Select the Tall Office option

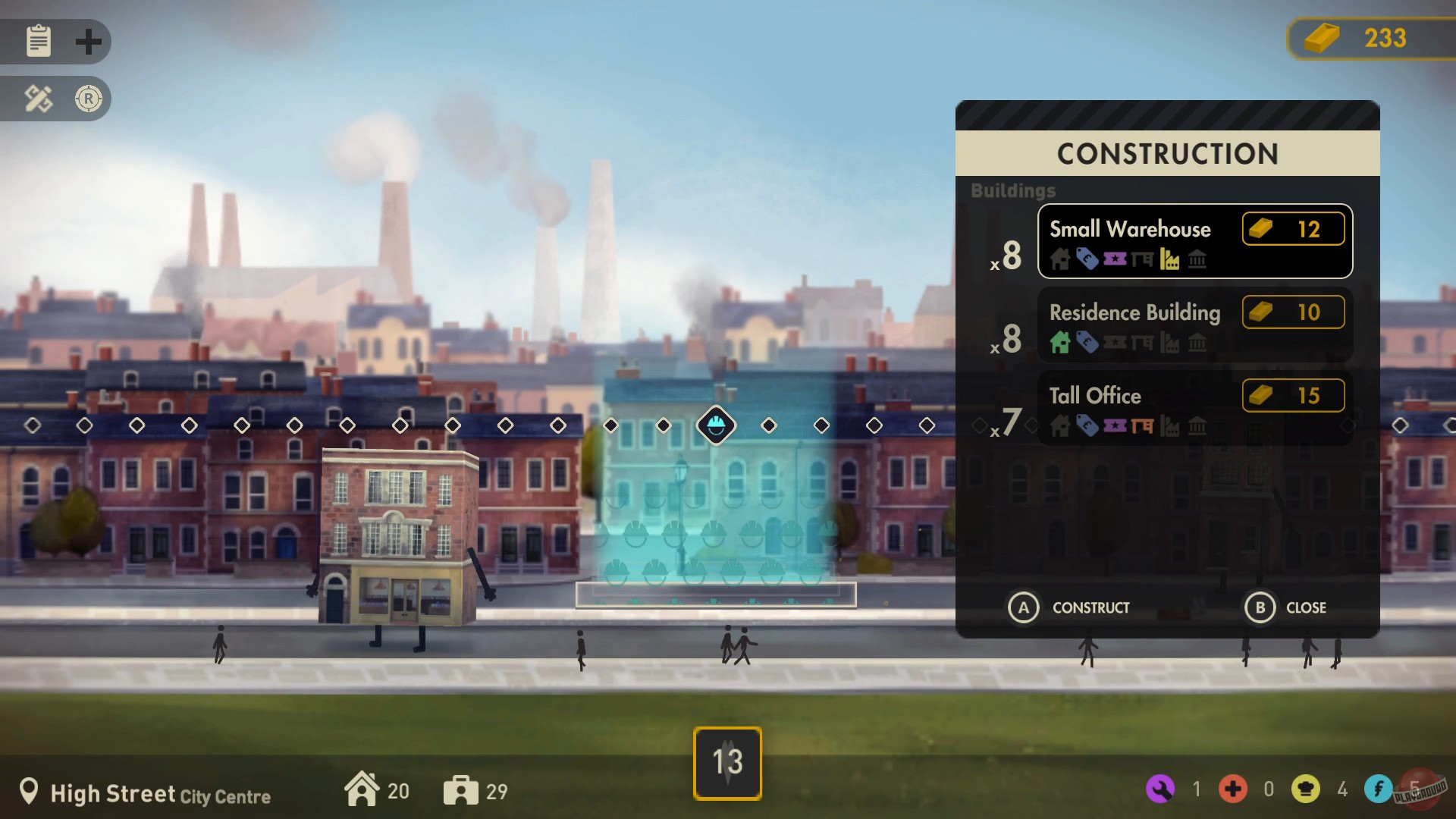coord(1195,408)
